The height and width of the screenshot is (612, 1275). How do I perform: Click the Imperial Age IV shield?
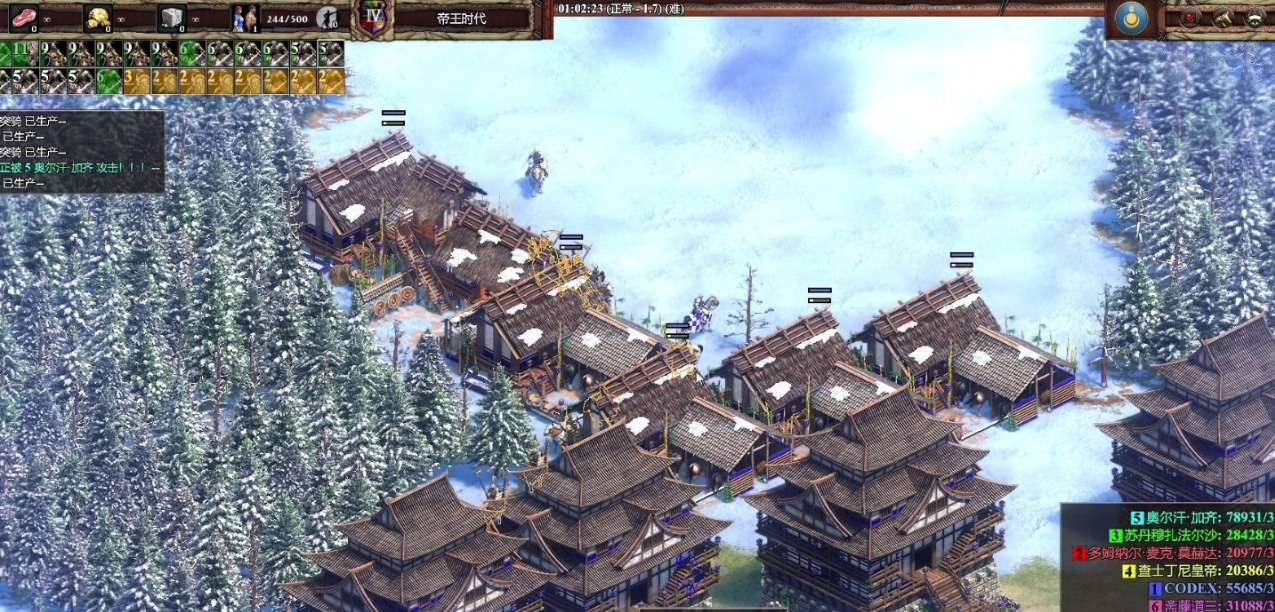click(373, 18)
